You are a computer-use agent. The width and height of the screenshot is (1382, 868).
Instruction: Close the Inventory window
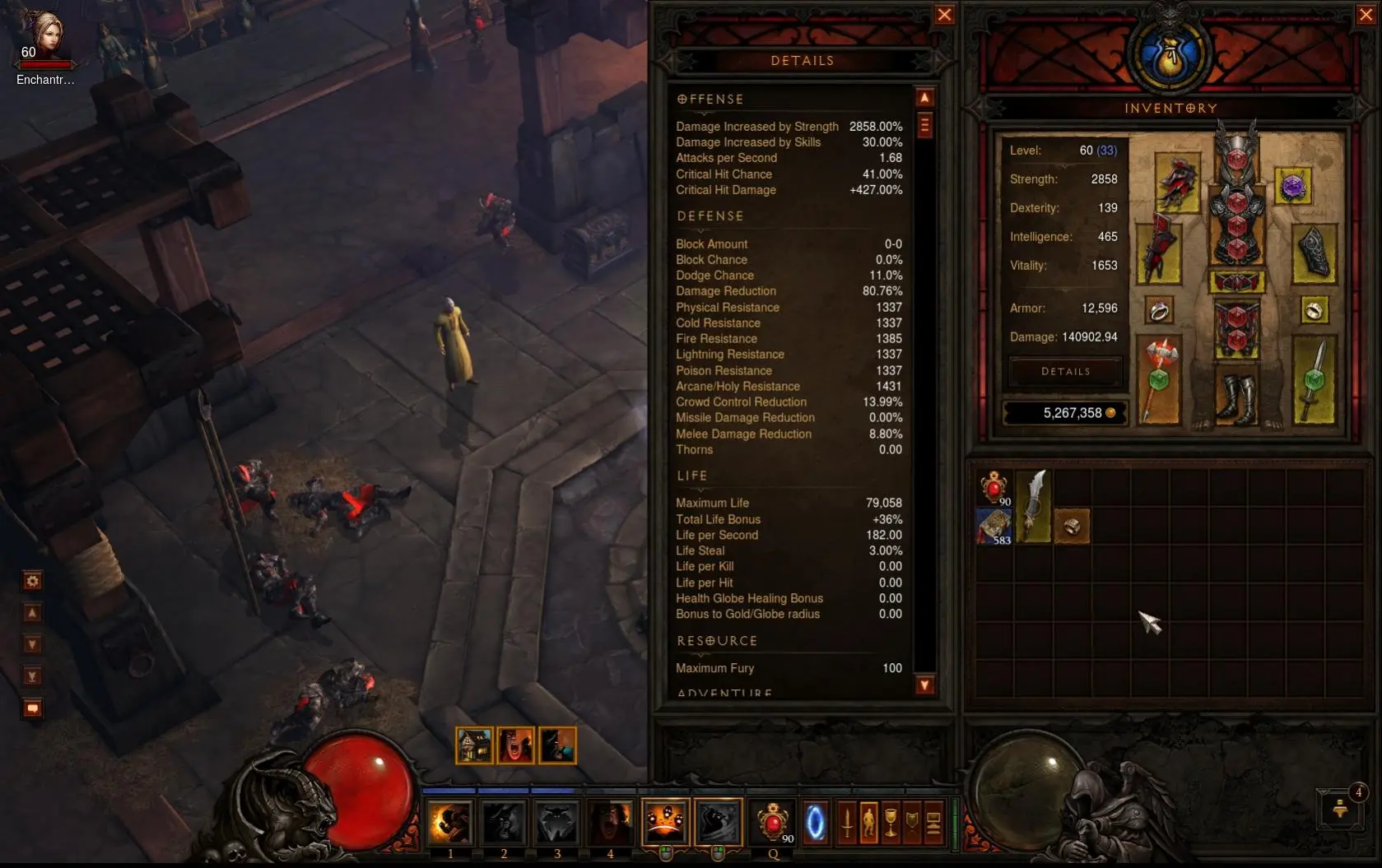click(x=1366, y=15)
